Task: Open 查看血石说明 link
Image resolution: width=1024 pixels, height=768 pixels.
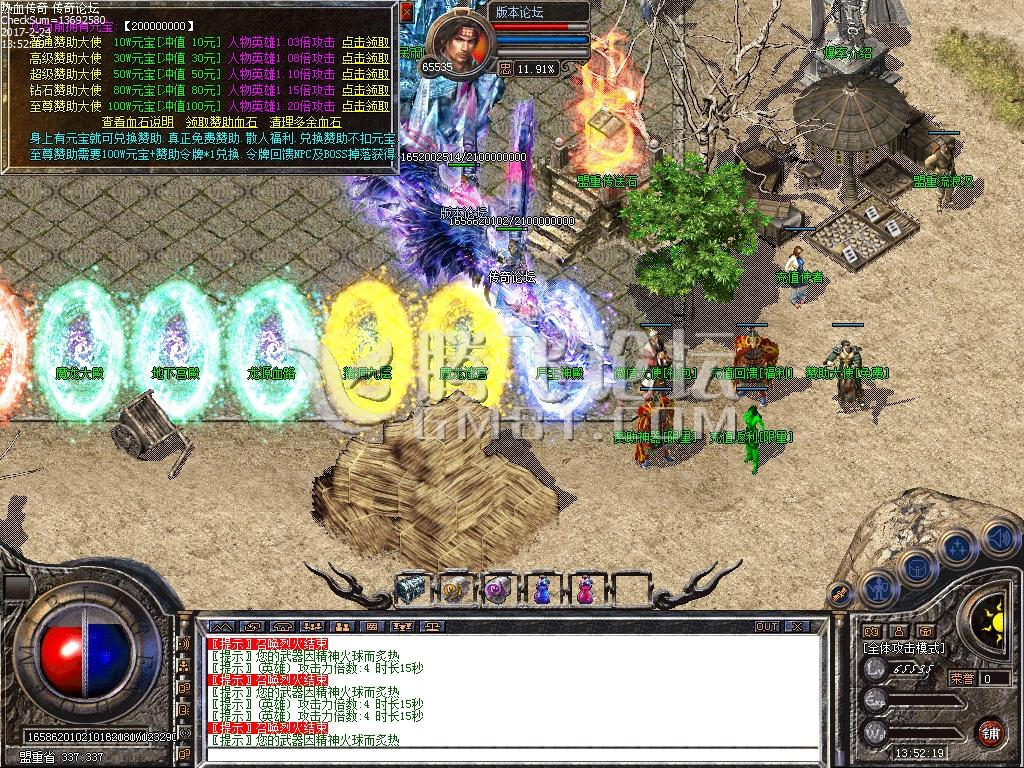Action: 136,122
